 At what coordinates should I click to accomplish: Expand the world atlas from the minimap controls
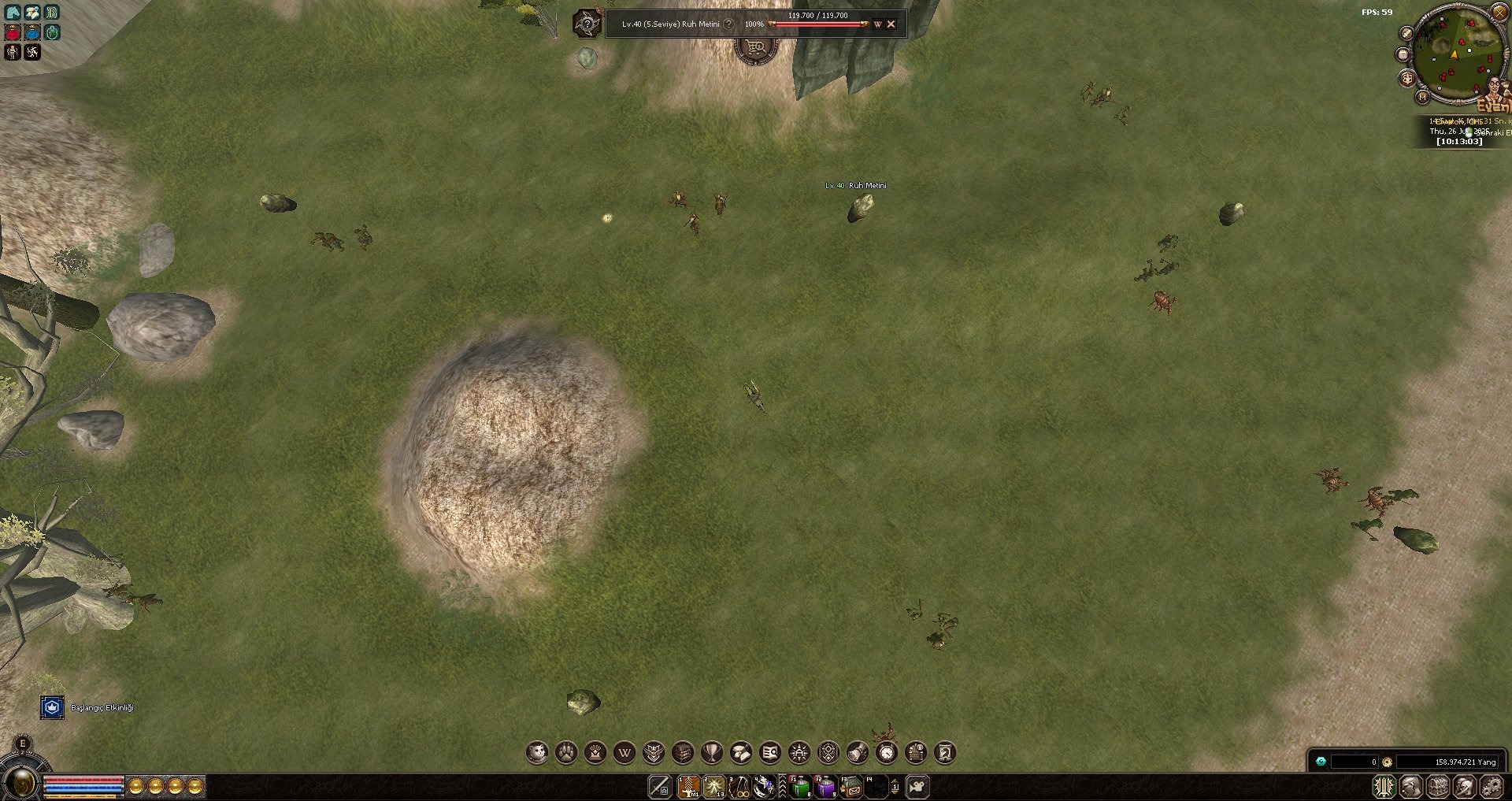pyautogui.click(x=1422, y=98)
